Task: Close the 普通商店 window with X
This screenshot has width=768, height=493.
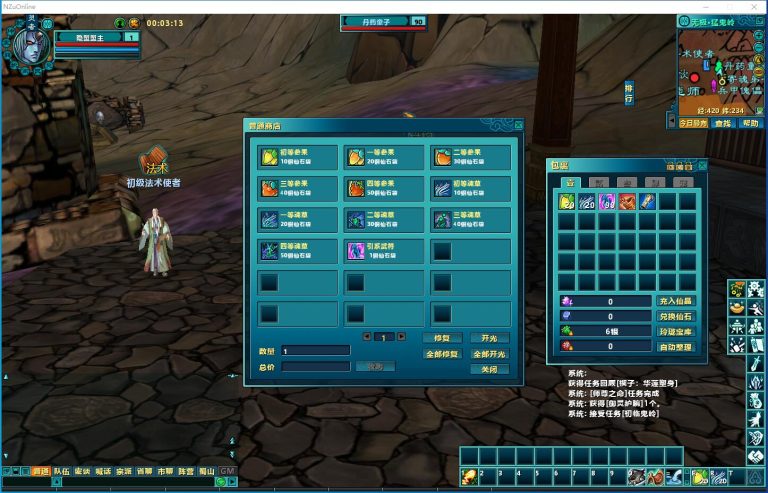Action: [x=518, y=125]
